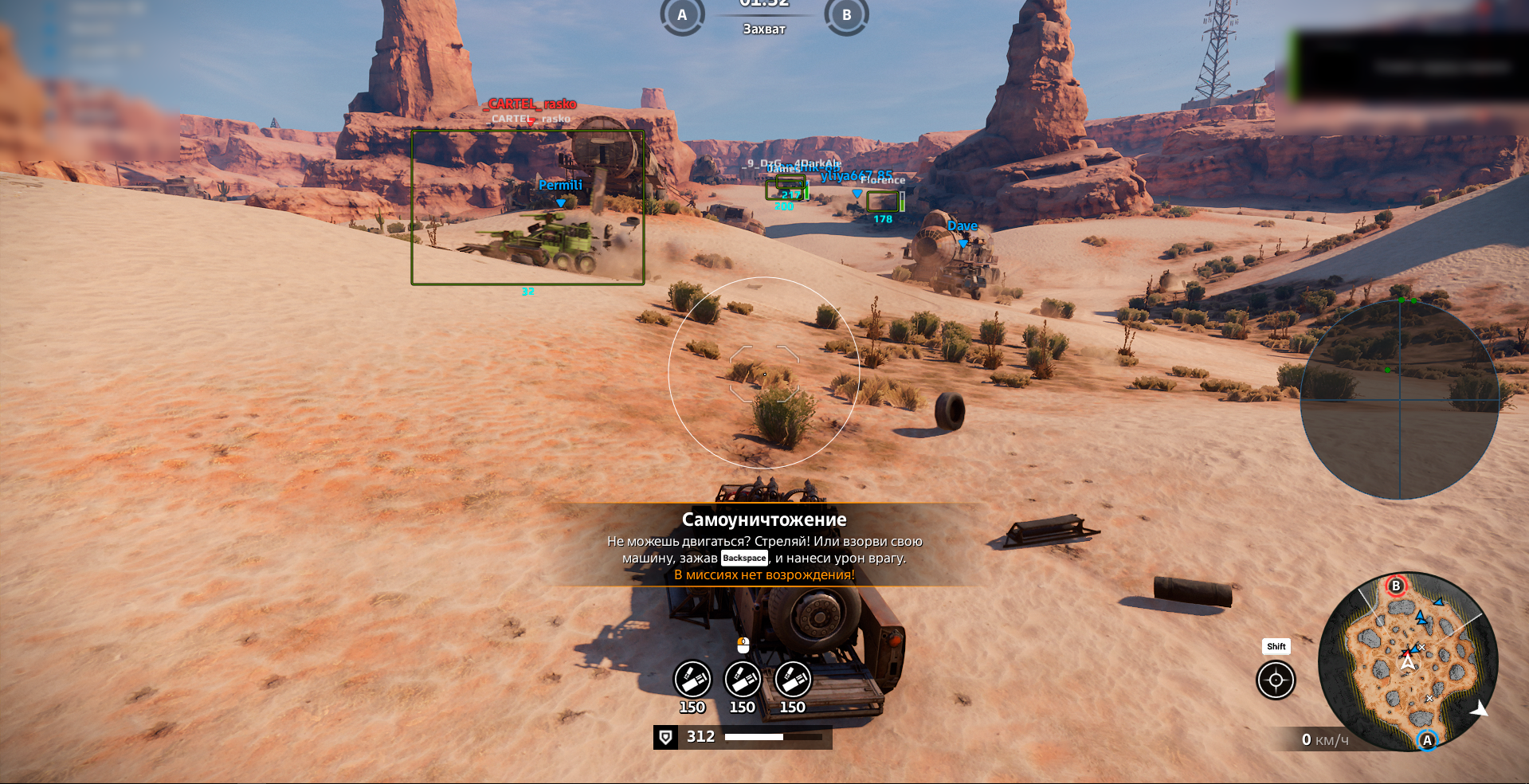Activate the scope crosshair icon
The height and width of the screenshot is (784, 1529).
[x=1276, y=680]
